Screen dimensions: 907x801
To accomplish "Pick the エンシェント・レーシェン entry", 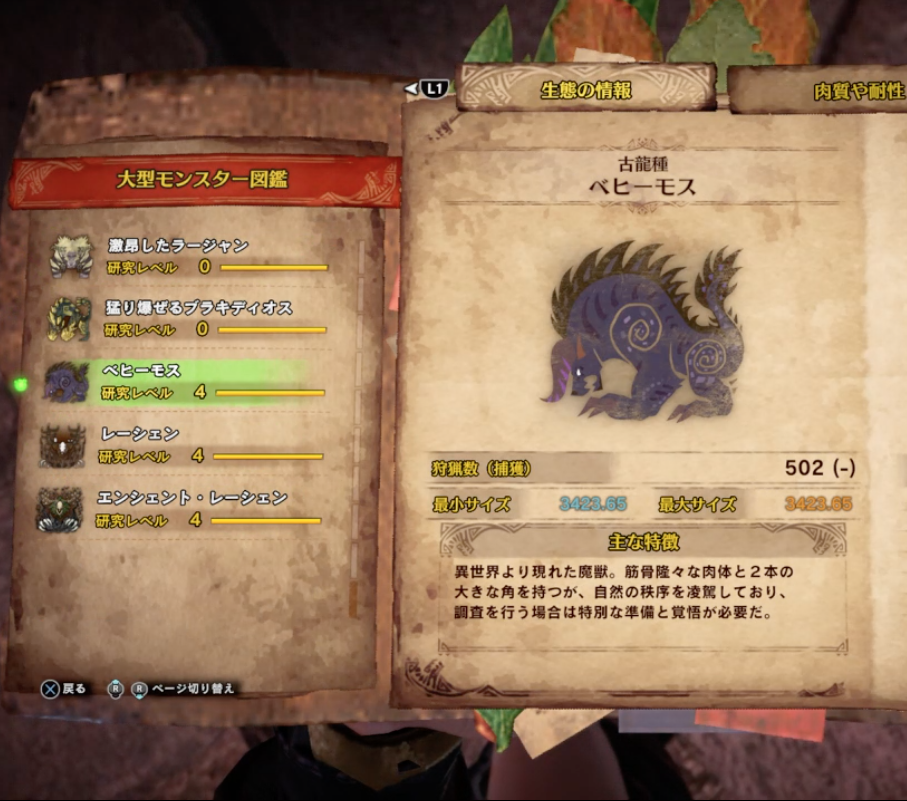I will 185,508.
